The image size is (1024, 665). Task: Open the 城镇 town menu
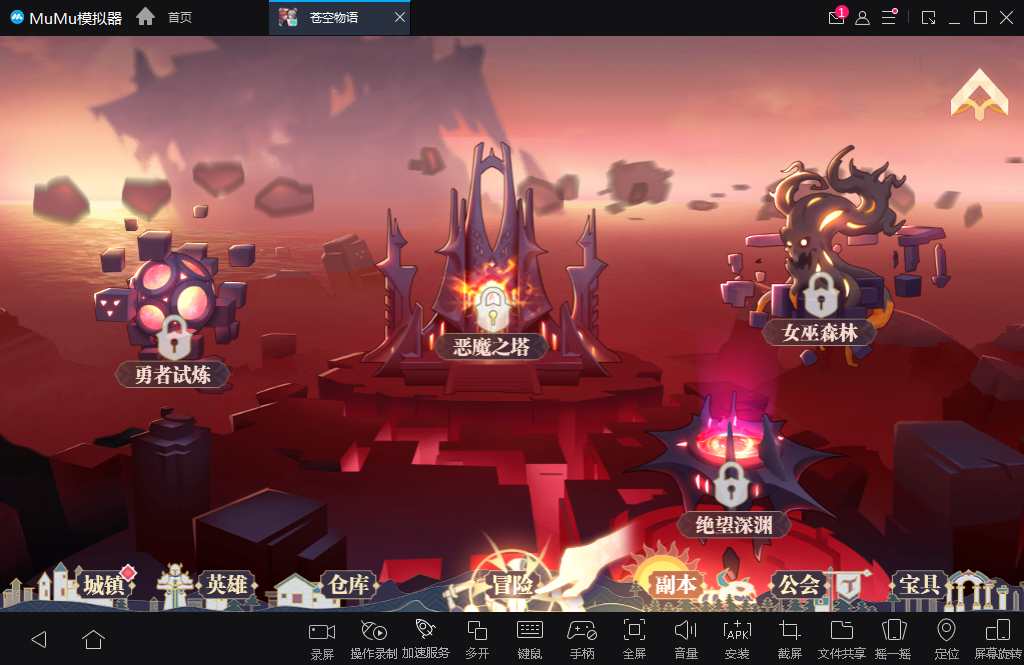pyautogui.click(x=103, y=585)
